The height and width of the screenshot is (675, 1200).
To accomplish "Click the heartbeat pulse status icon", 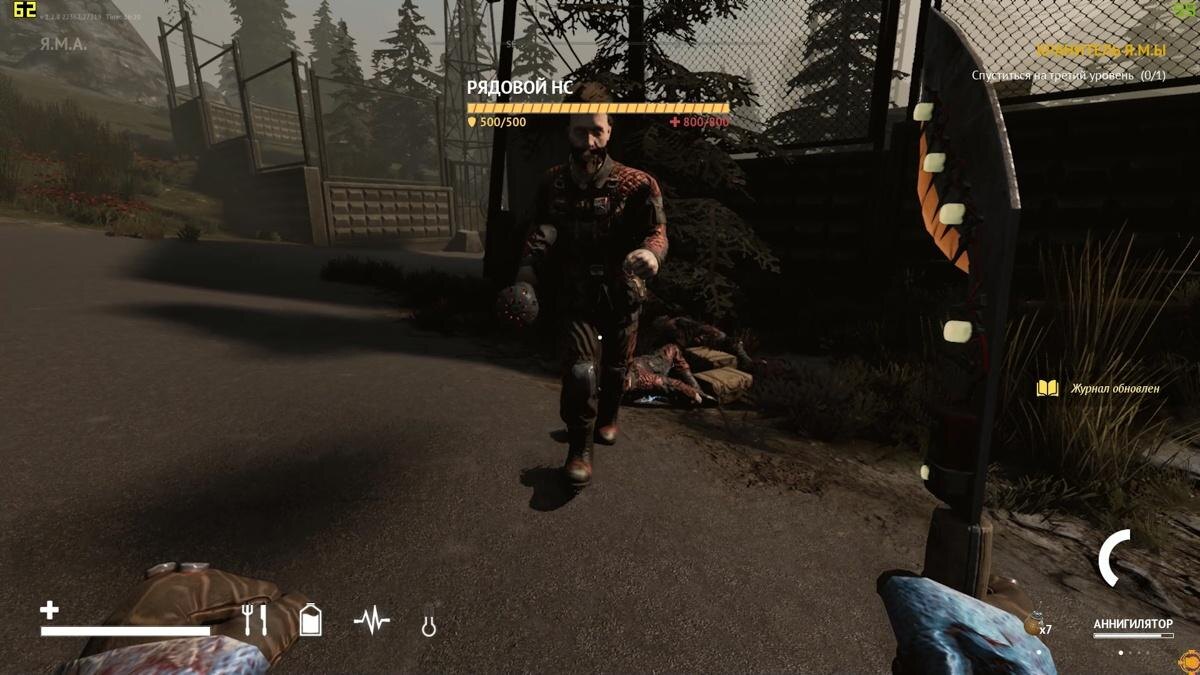I will click(x=372, y=622).
